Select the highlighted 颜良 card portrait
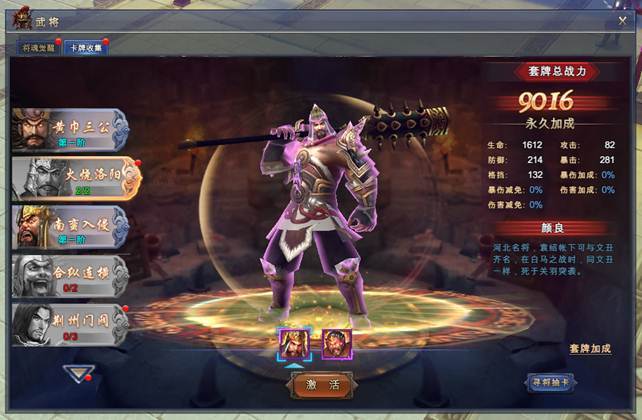The height and width of the screenshot is (420, 642). point(296,343)
